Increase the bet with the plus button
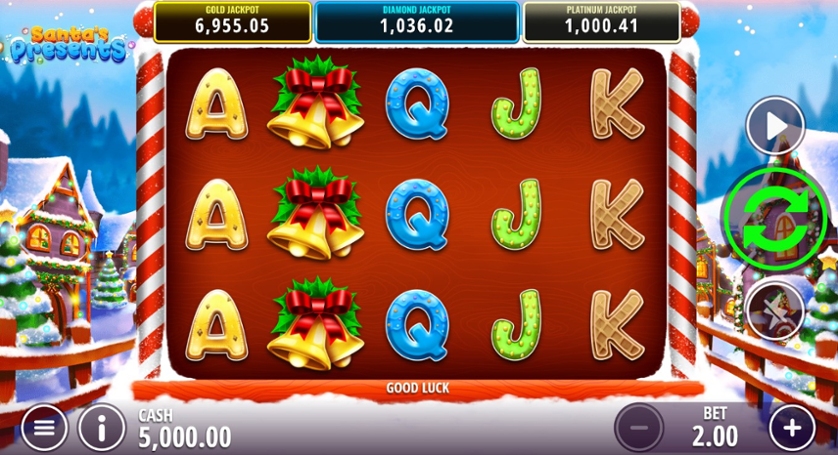Screen dimensions: 838x455 (x=792, y=429)
